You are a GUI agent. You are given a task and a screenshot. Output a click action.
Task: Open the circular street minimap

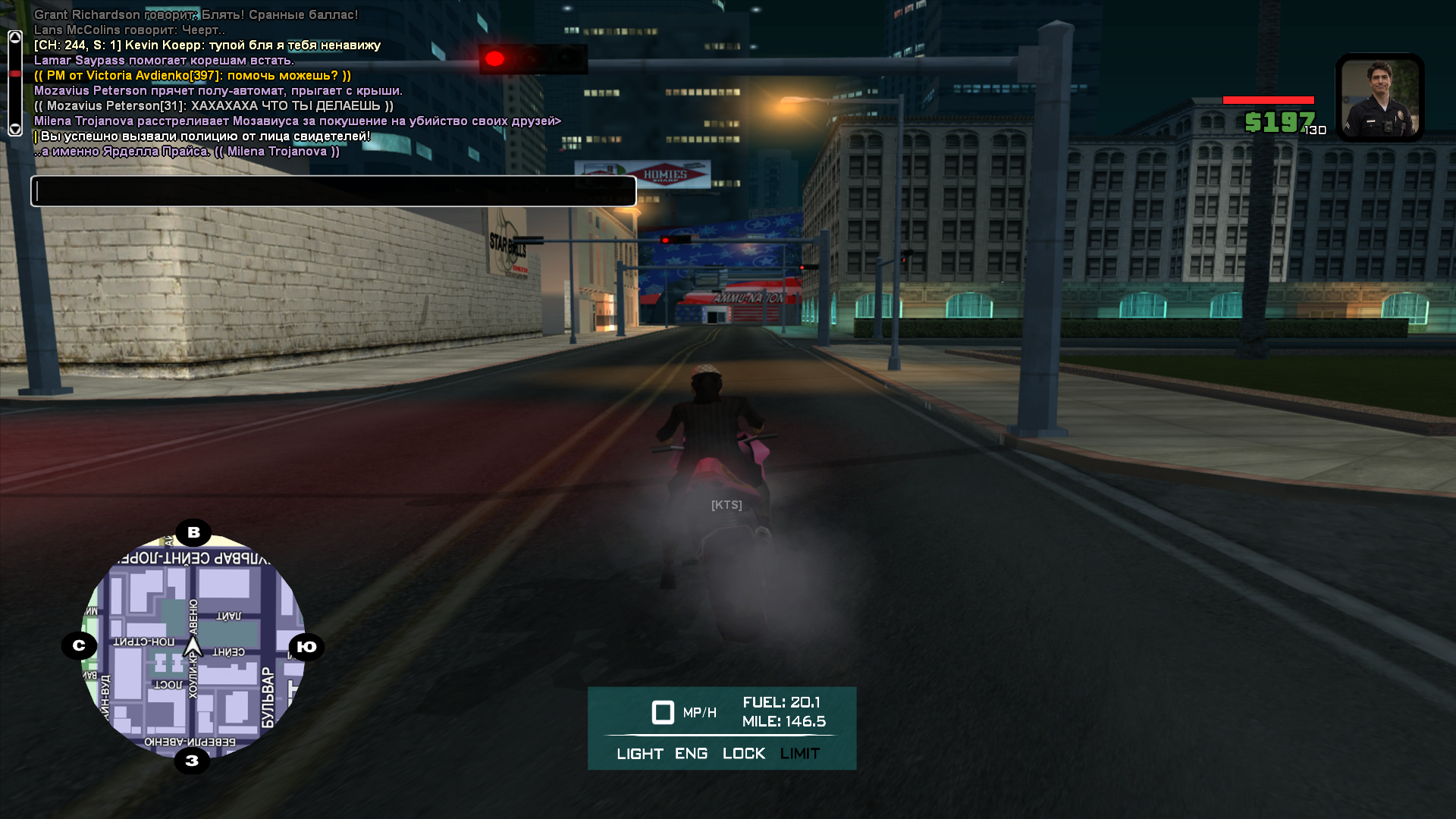tap(193, 646)
